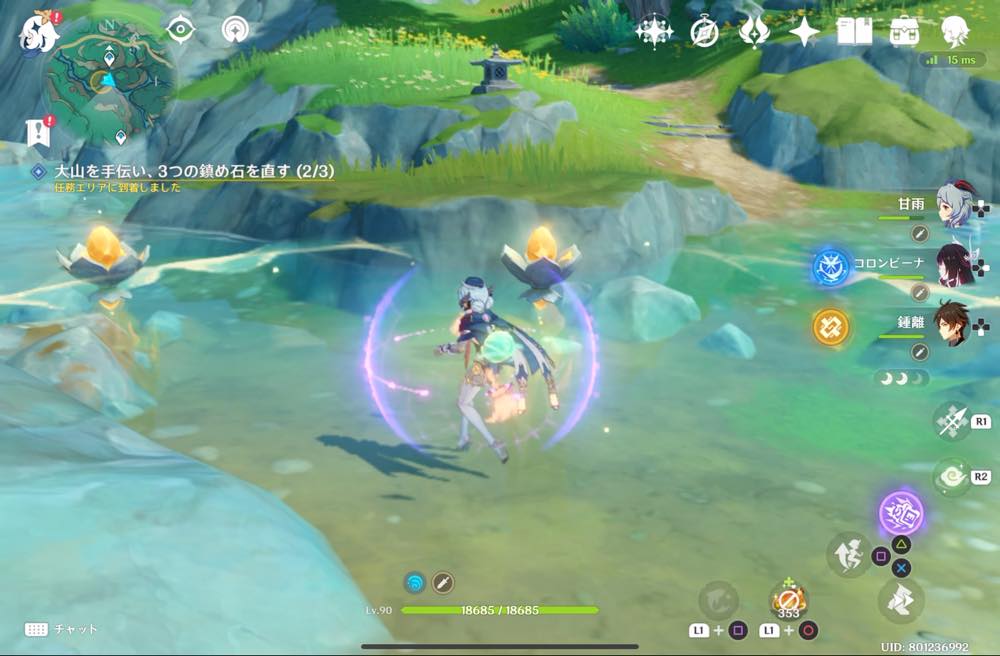
Task: Open the チャット chat box
Action: pyautogui.click(x=62, y=630)
